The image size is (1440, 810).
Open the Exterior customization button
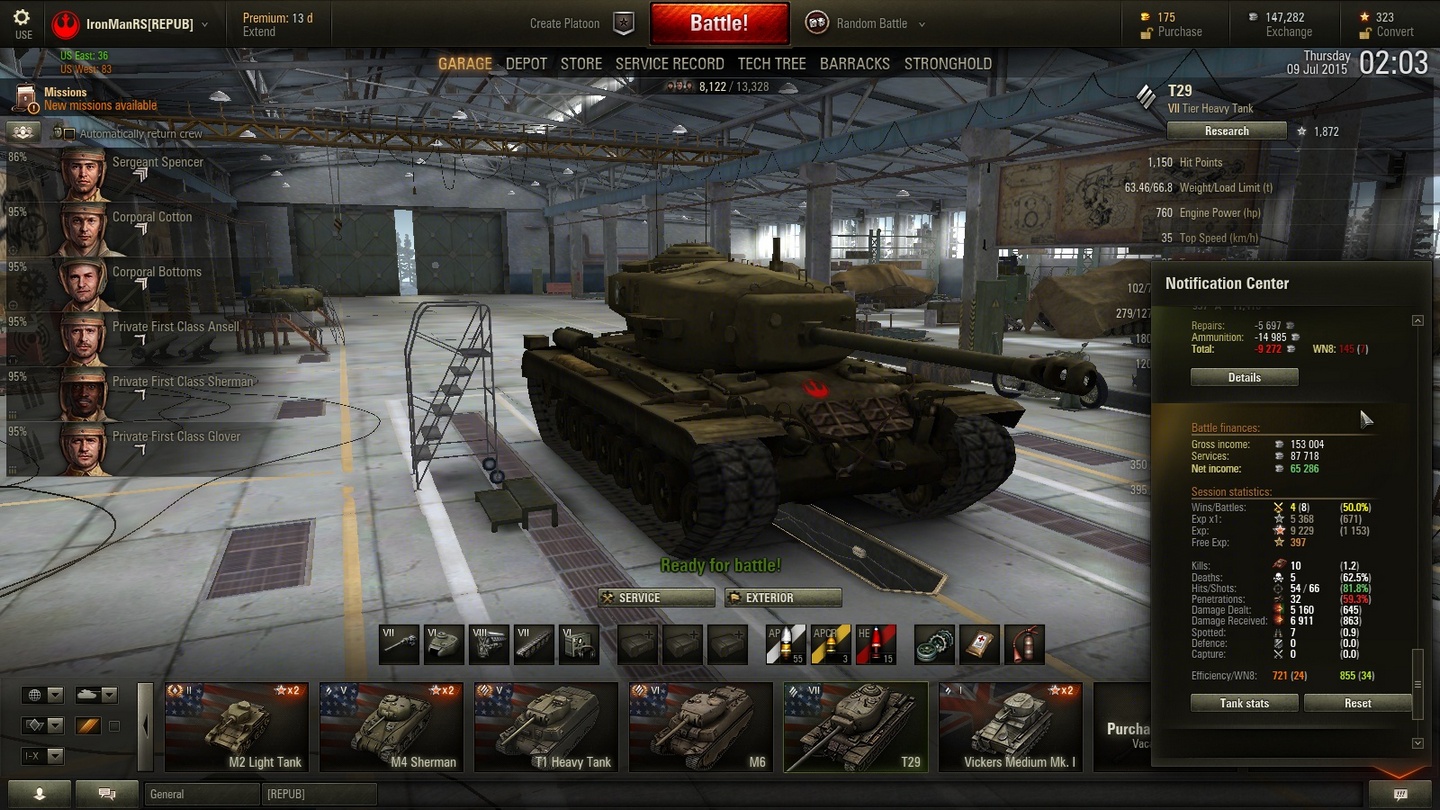(x=783, y=598)
